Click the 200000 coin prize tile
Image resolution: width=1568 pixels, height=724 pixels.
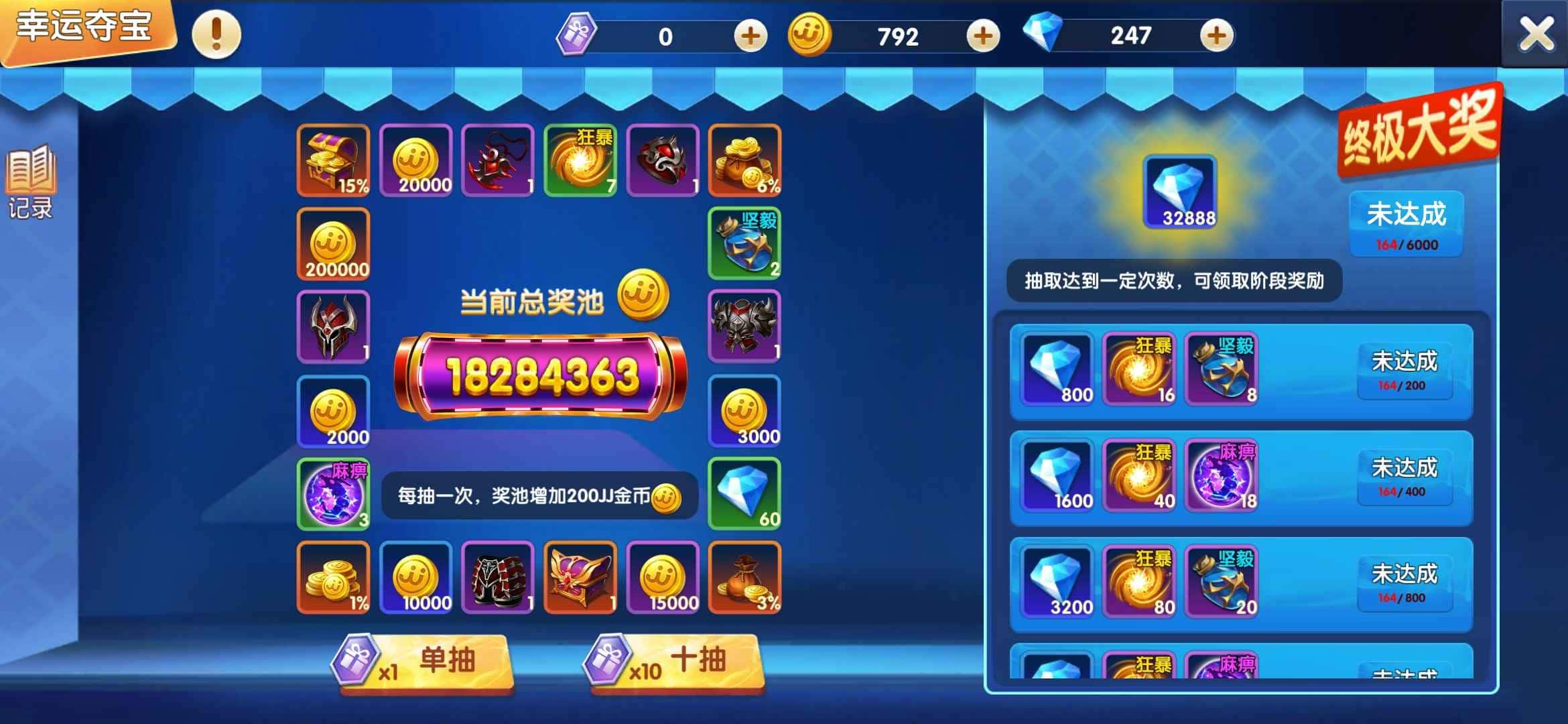pyautogui.click(x=333, y=244)
